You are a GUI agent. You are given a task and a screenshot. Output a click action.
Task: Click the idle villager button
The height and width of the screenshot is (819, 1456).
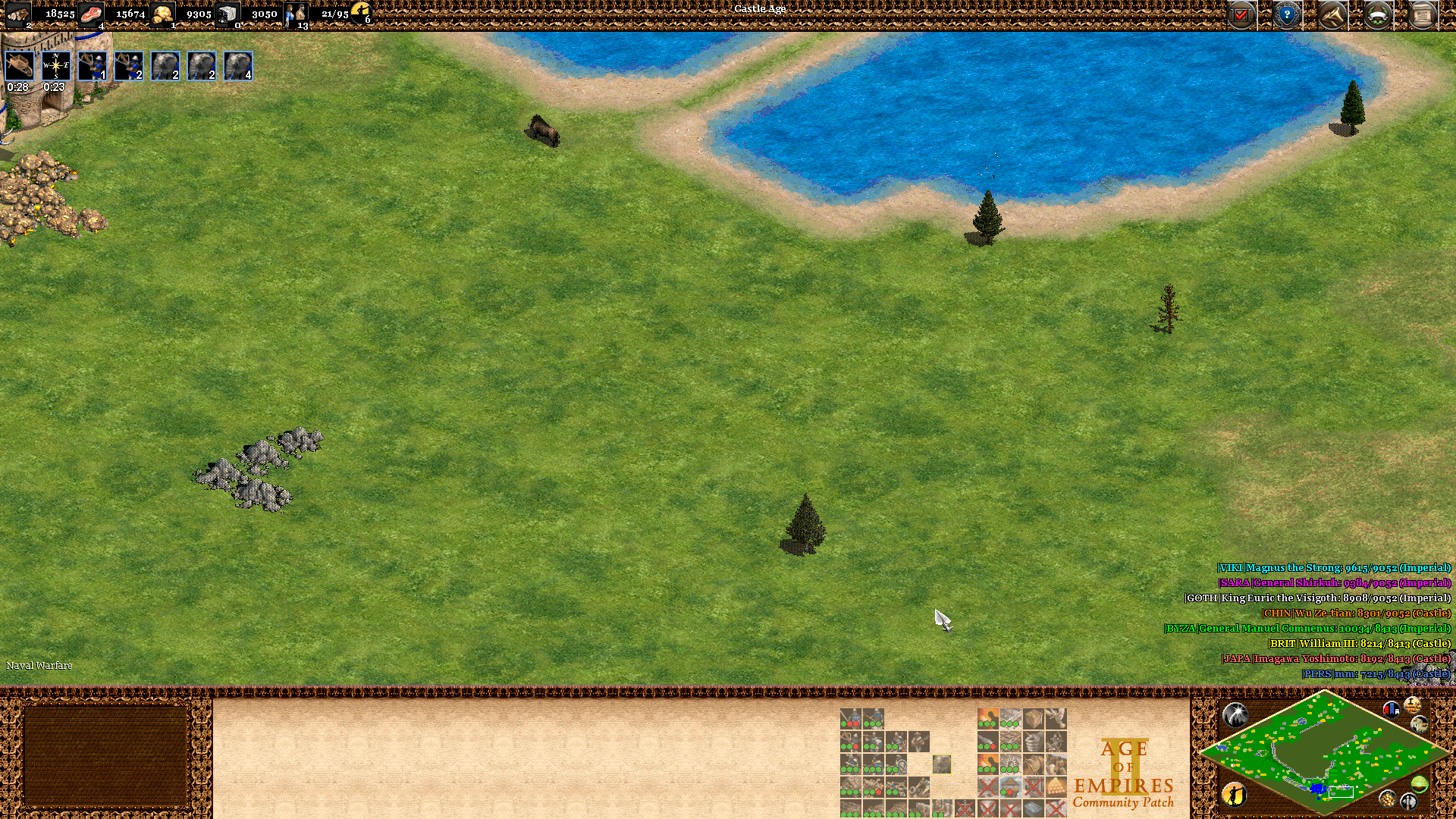1235,794
